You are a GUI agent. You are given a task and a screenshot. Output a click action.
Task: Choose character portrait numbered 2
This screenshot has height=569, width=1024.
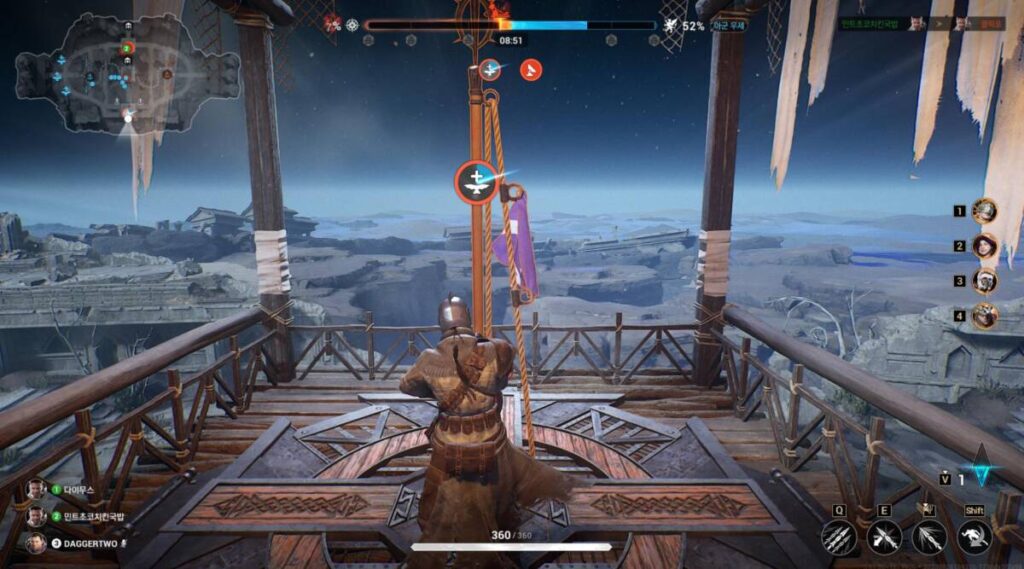(985, 246)
